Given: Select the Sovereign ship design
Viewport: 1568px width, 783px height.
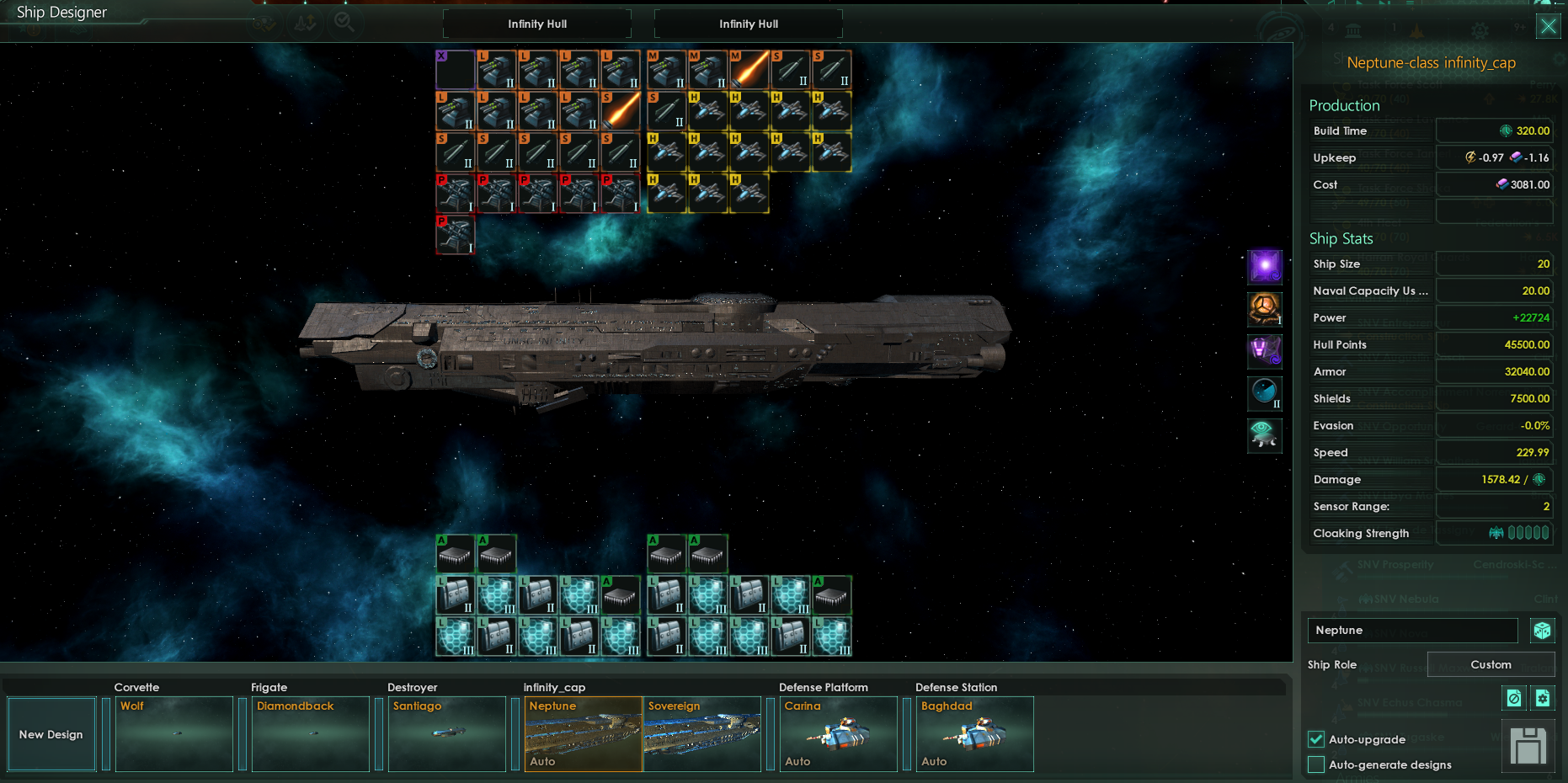Looking at the screenshot, I should tap(701, 733).
